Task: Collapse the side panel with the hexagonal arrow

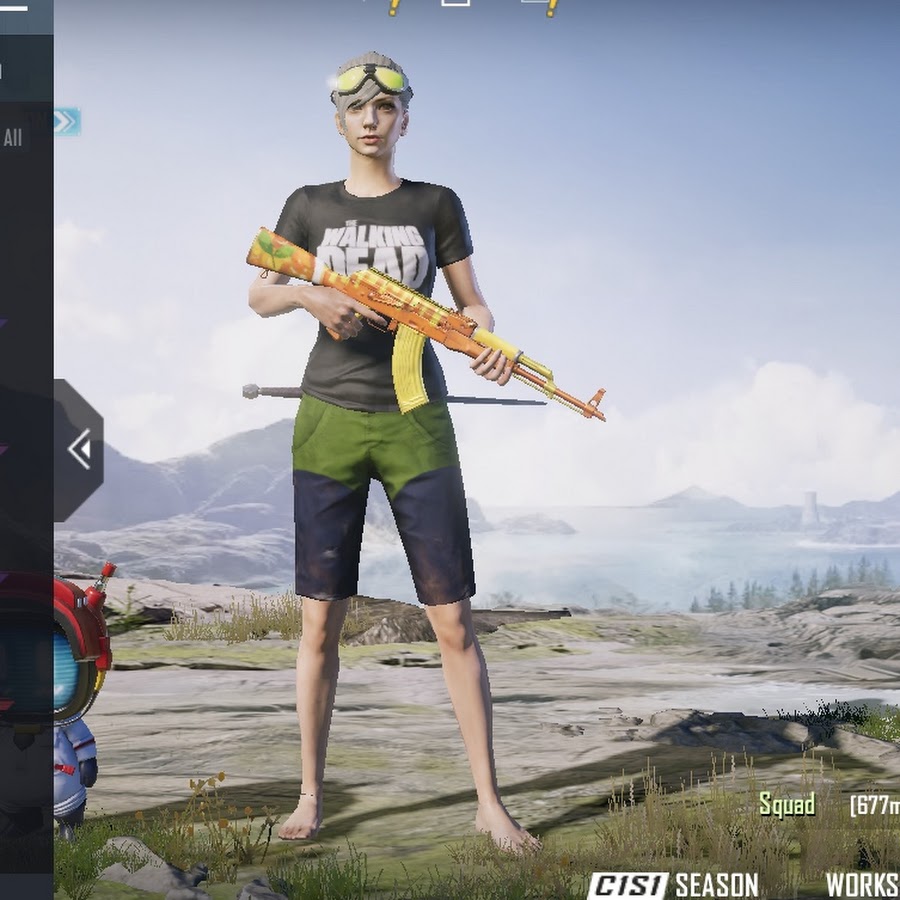Action: pos(79,450)
